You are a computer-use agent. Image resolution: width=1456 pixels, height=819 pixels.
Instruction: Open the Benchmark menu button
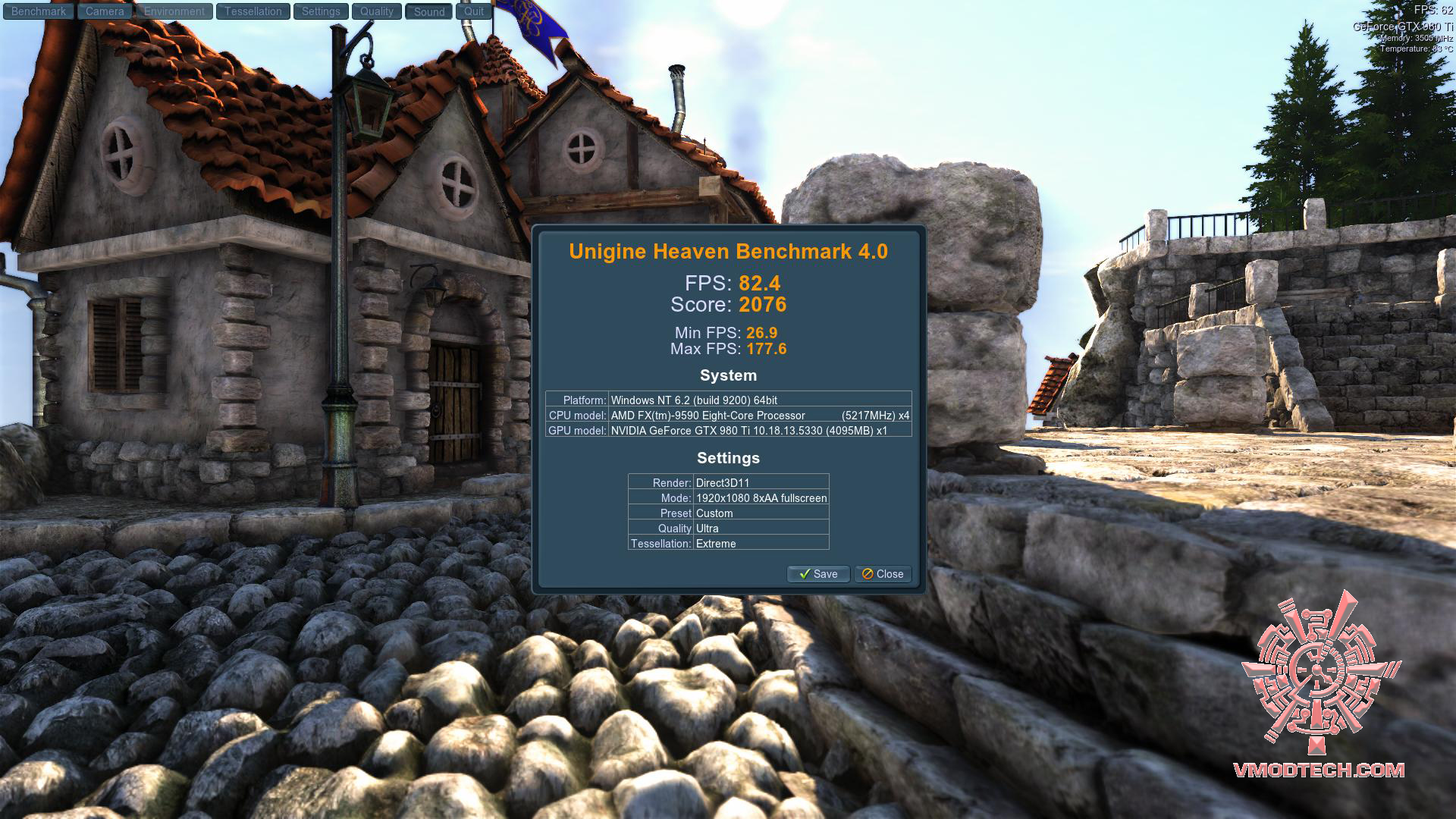39,11
